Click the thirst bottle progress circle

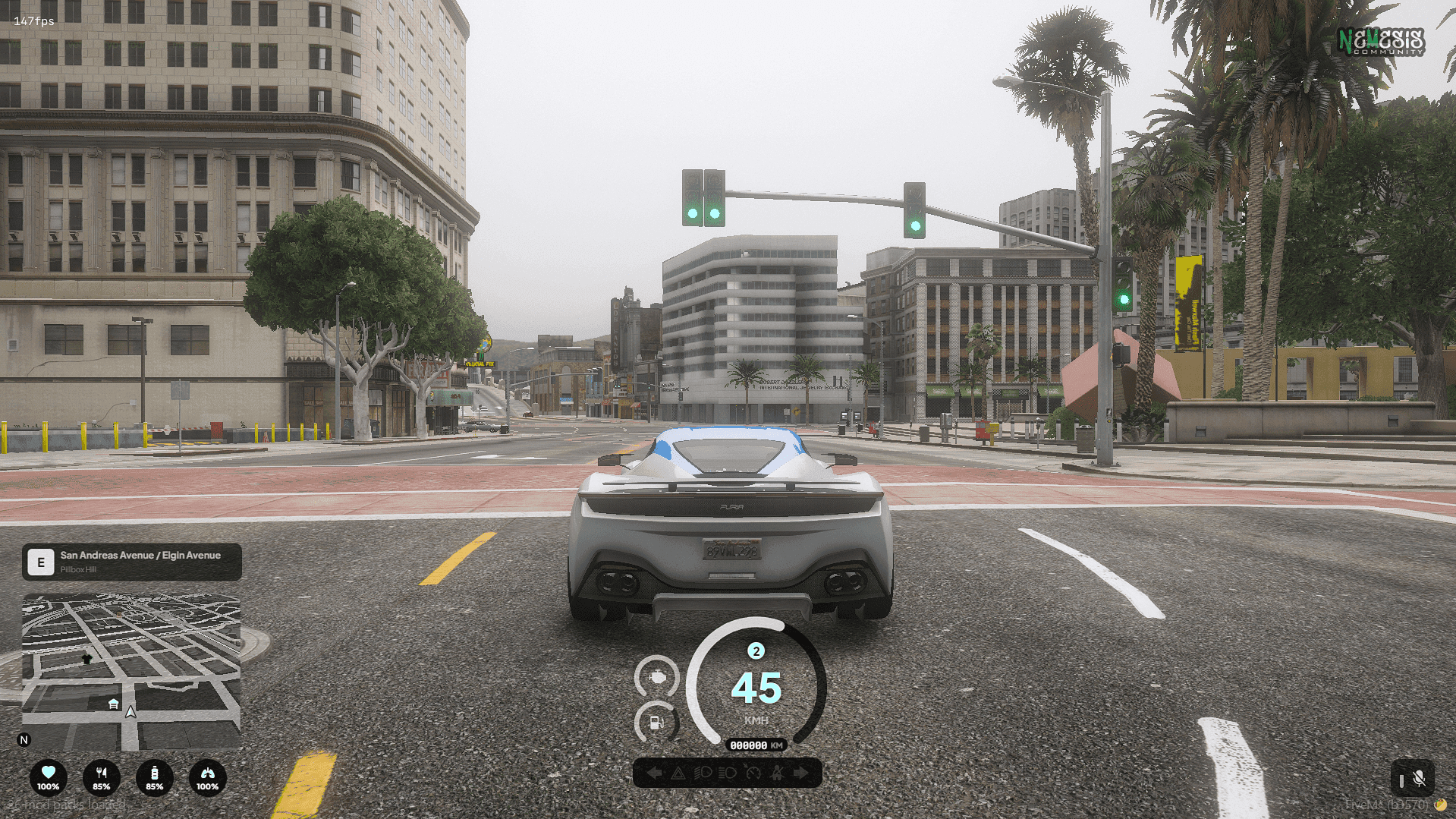(155, 777)
